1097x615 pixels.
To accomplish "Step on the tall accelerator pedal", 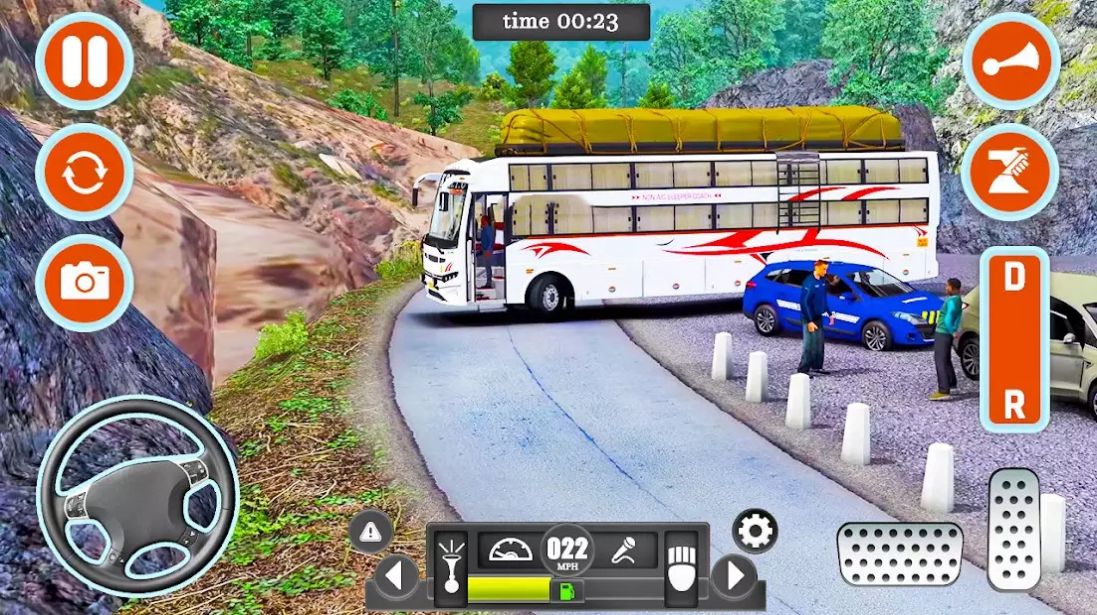I will pyautogui.click(x=1014, y=528).
